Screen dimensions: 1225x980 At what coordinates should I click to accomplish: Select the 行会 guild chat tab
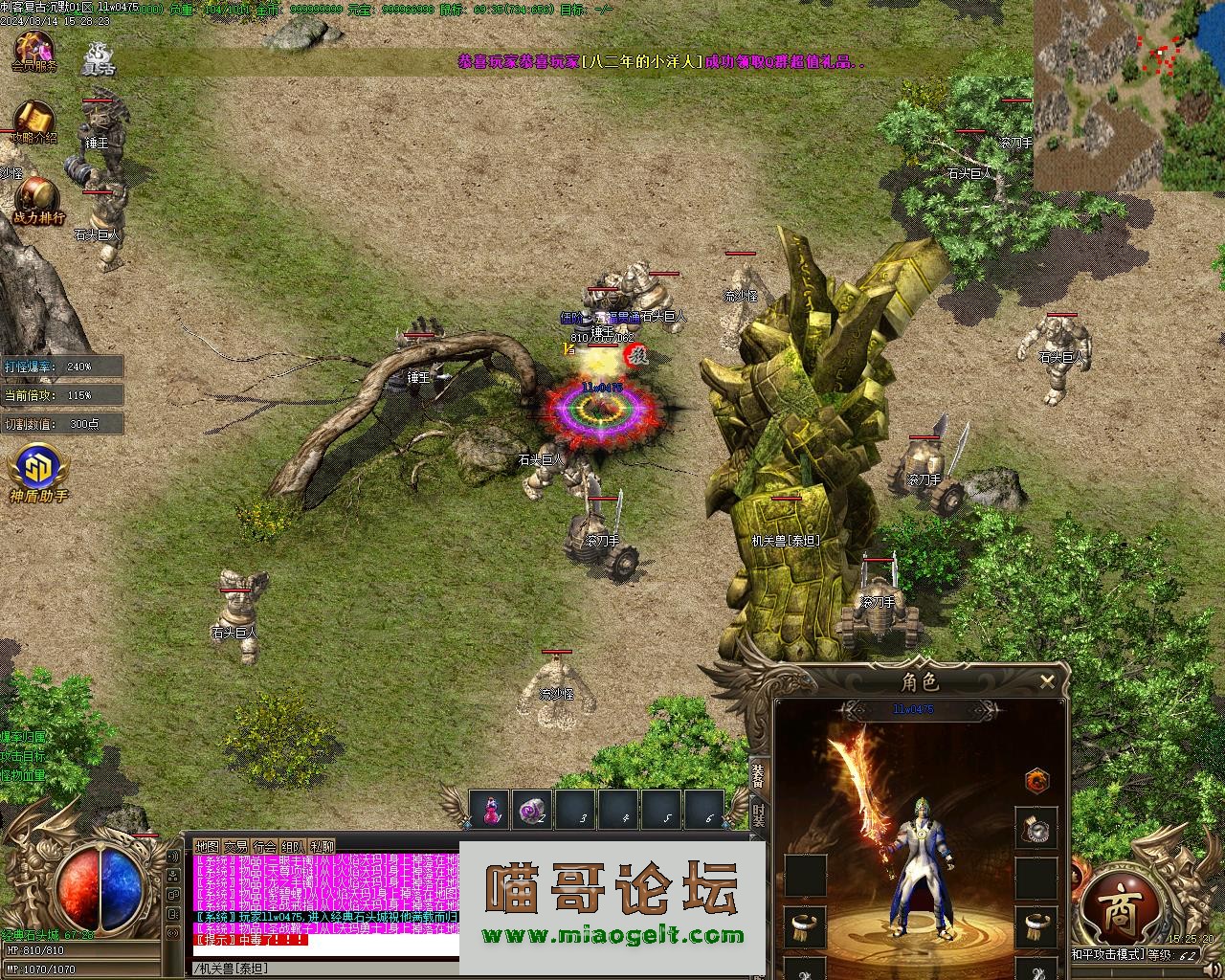click(264, 847)
